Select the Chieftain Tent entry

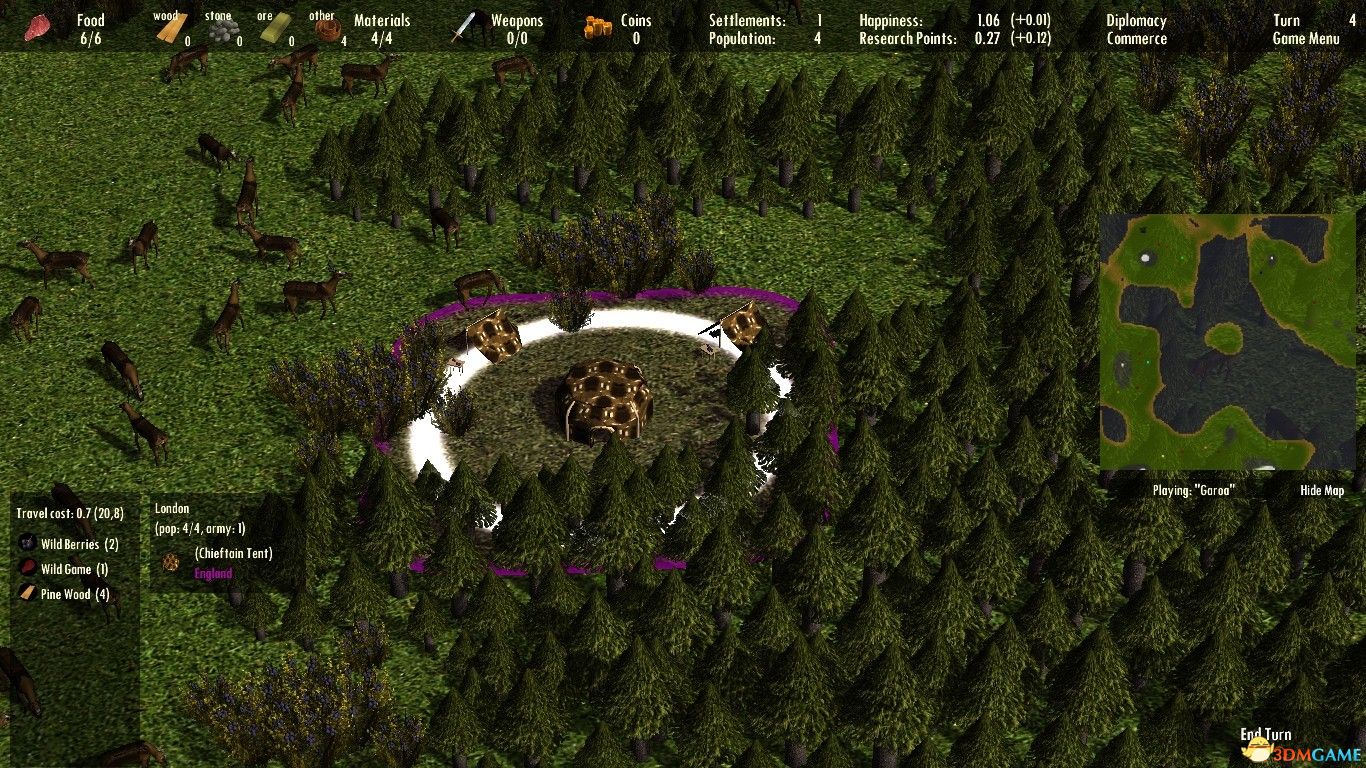[x=233, y=554]
